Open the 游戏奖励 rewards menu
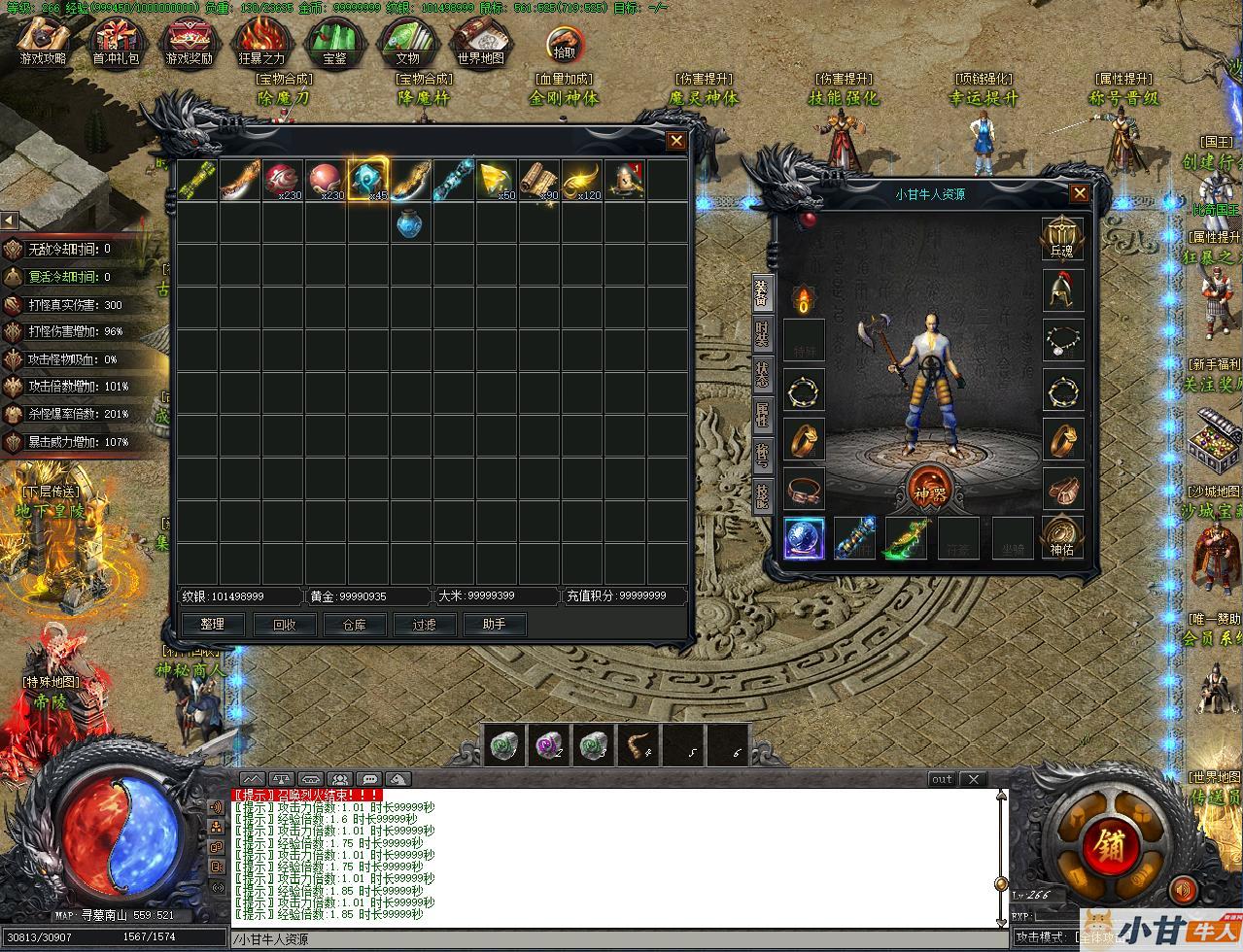 click(x=189, y=43)
